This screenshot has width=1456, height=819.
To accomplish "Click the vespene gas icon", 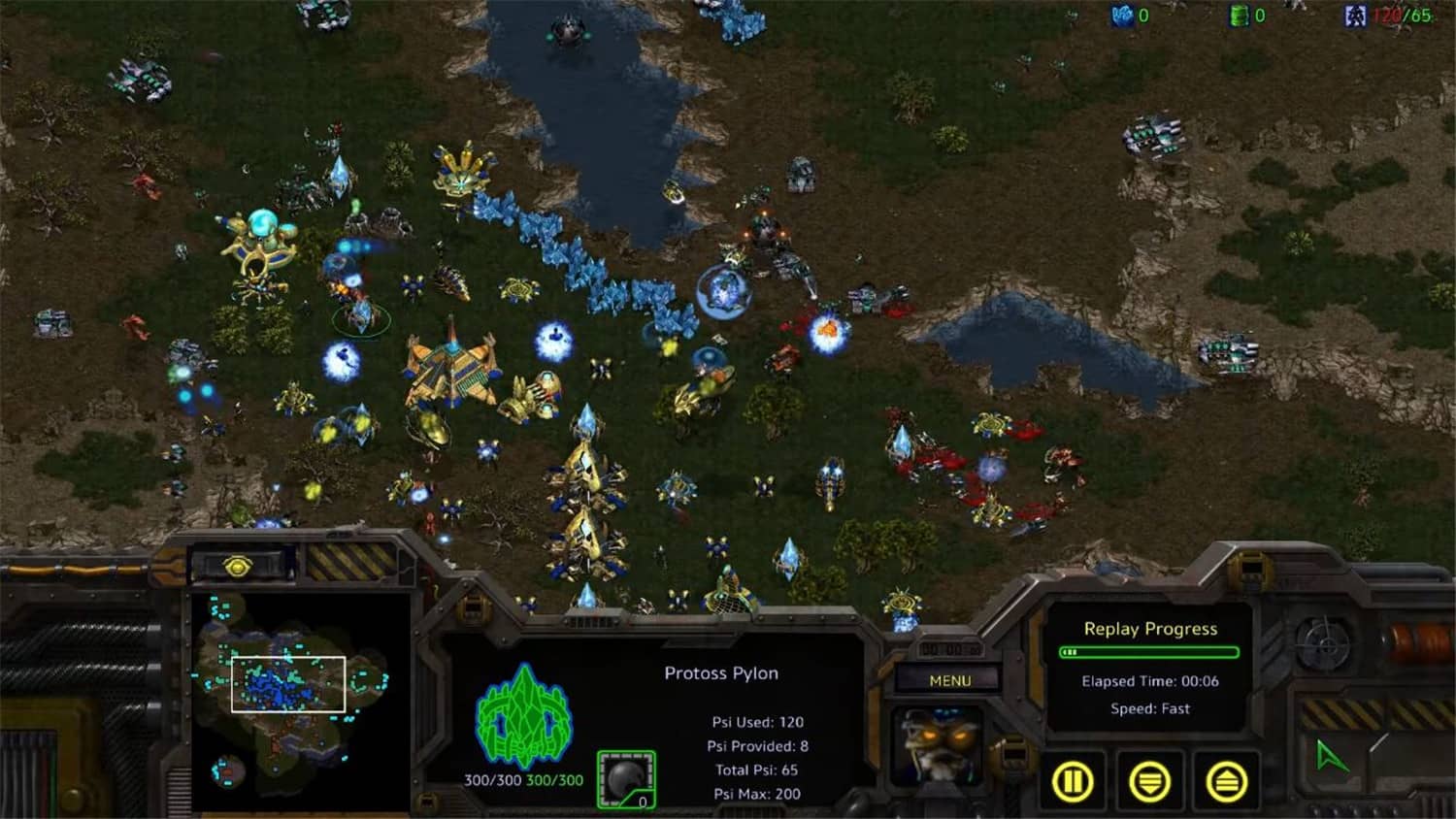I will [x=1237, y=16].
